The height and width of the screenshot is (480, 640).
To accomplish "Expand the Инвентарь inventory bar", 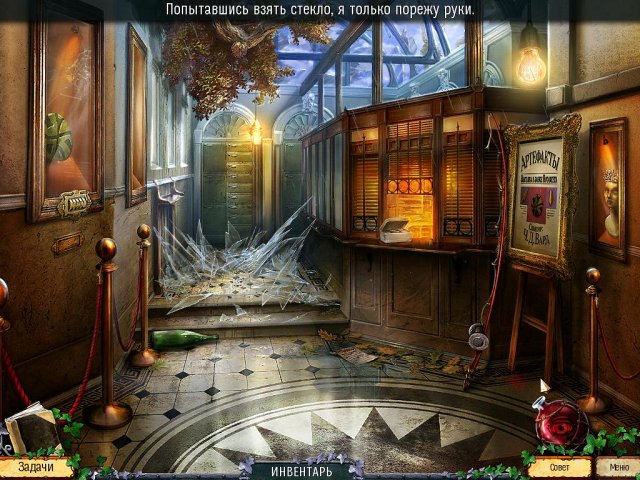I will coord(301,469).
